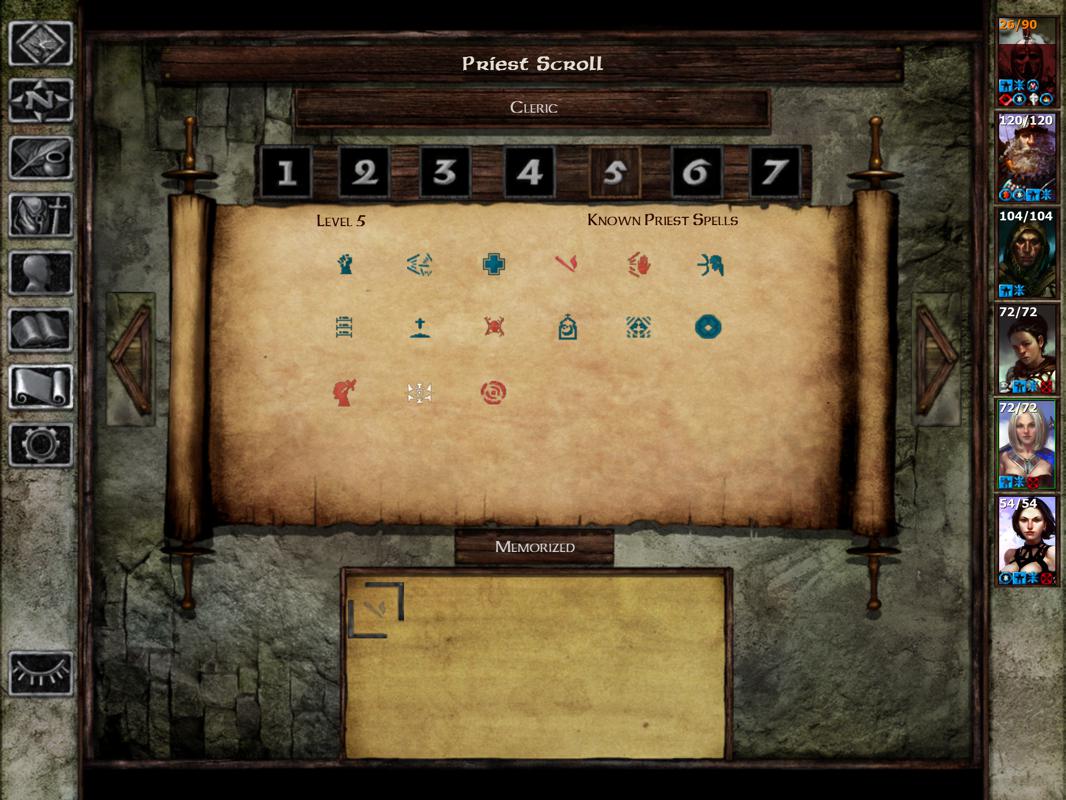Select the blue cross healing spell
1066x800 pixels.
(x=492, y=265)
